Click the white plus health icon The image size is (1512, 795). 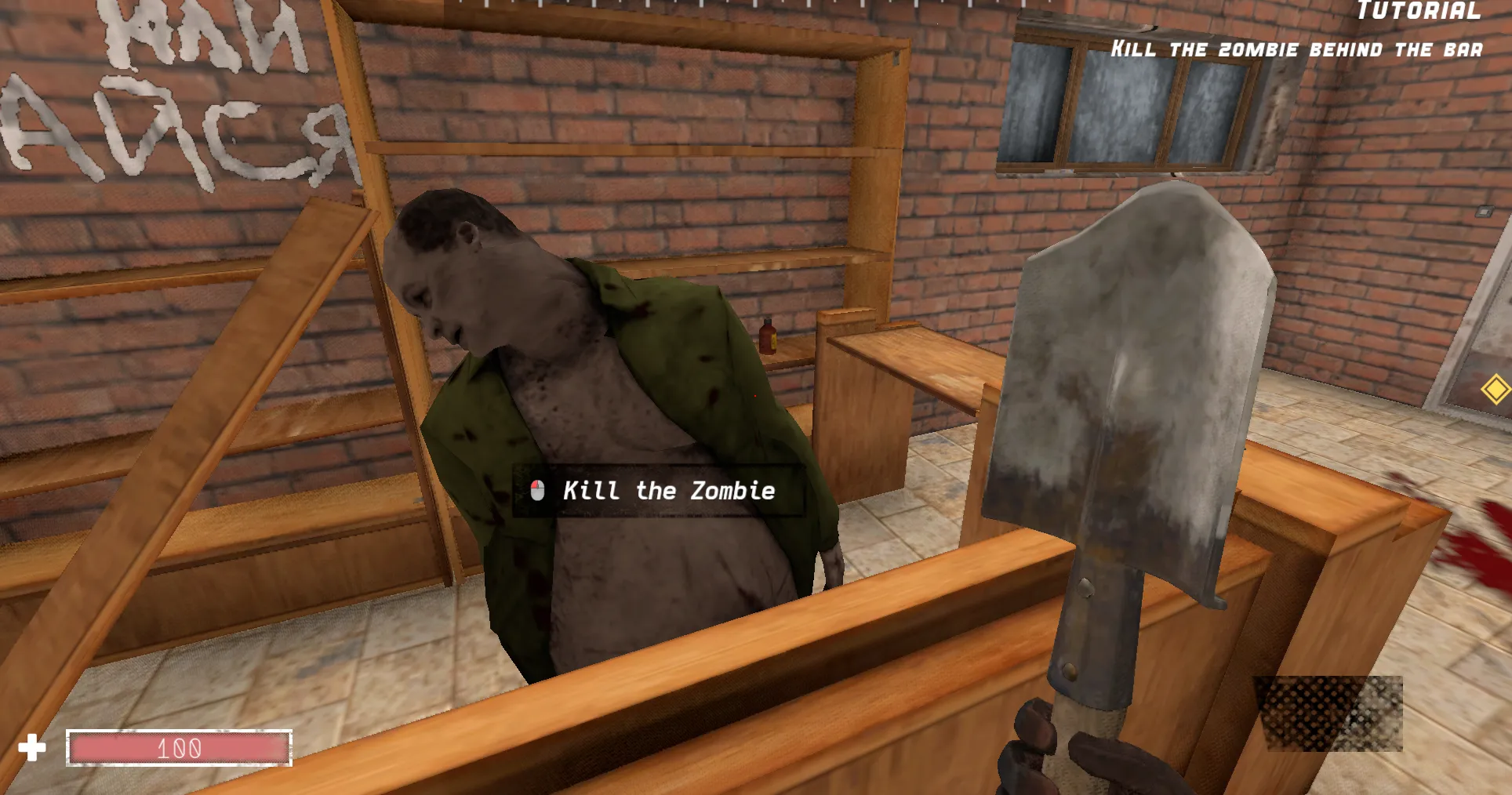point(33,747)
